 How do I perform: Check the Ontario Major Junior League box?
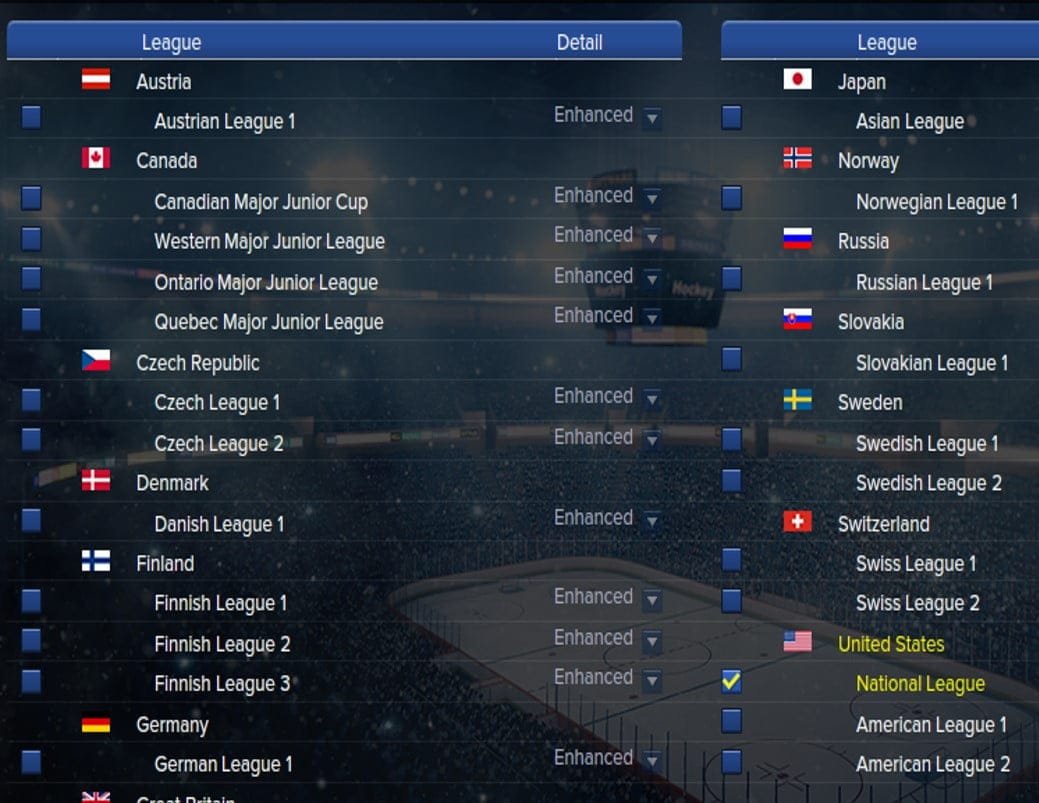[31, 279]
